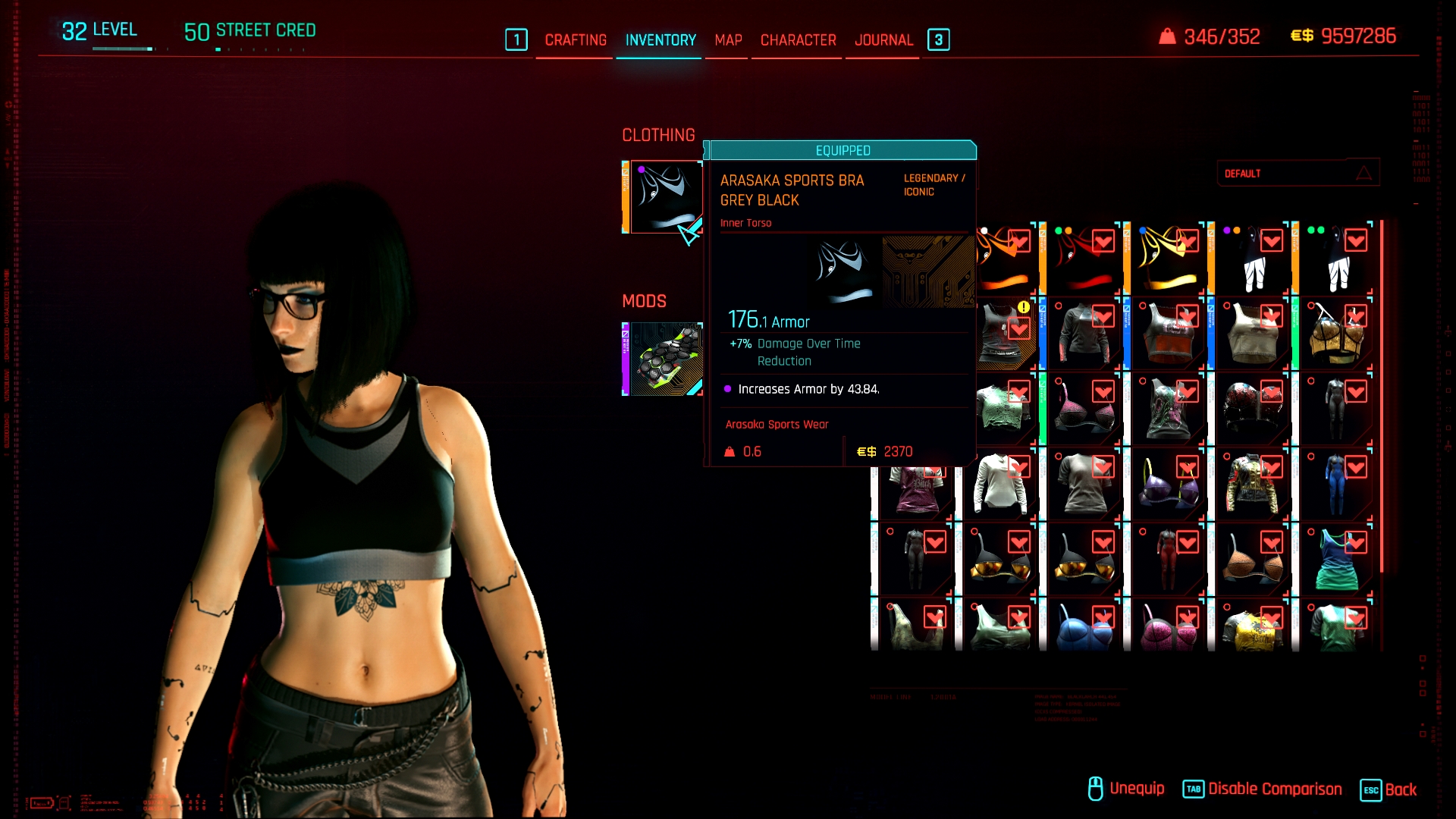
Task: Select the Inventory tab
Action: coord(661,40)
